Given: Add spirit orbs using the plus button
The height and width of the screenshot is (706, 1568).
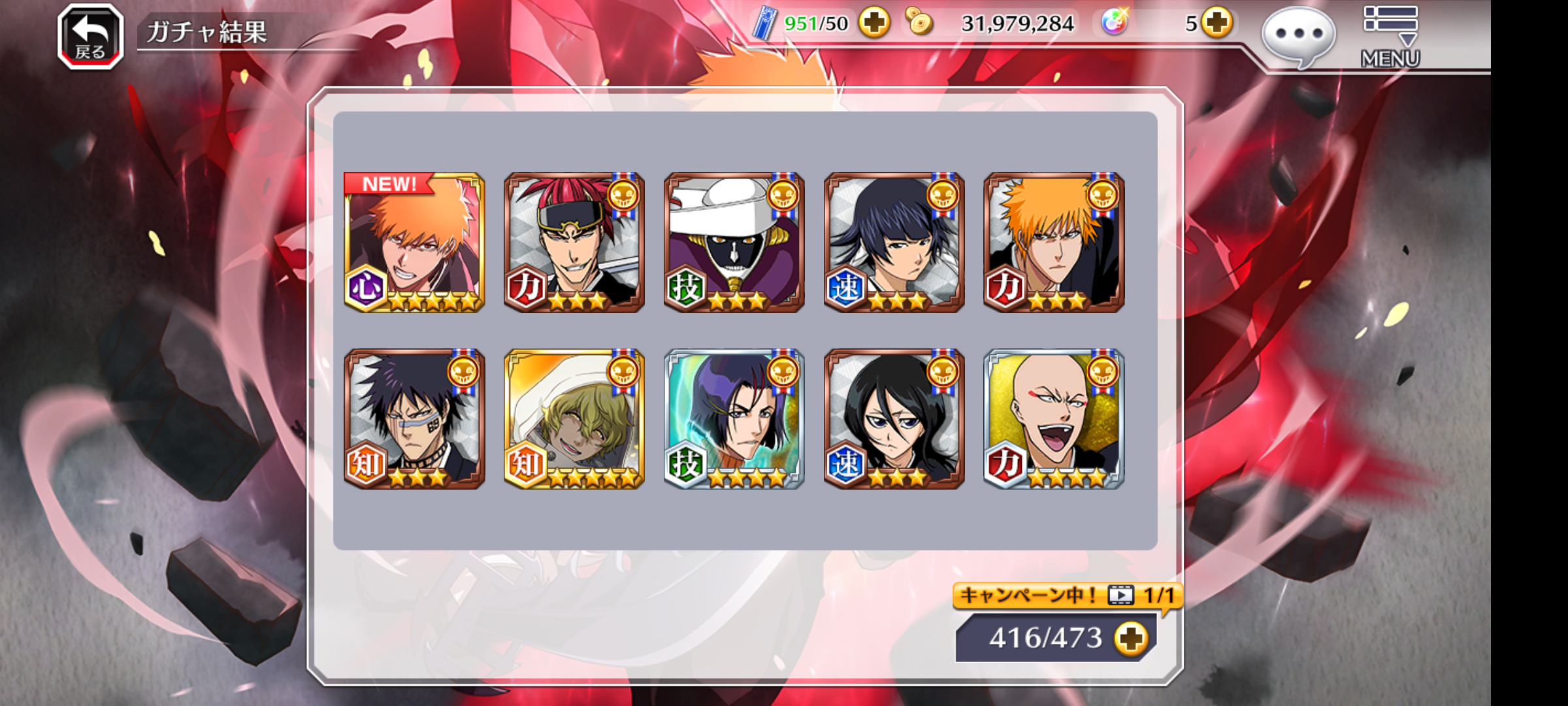Looking at the screenshot, I should tap(1216, 24).
